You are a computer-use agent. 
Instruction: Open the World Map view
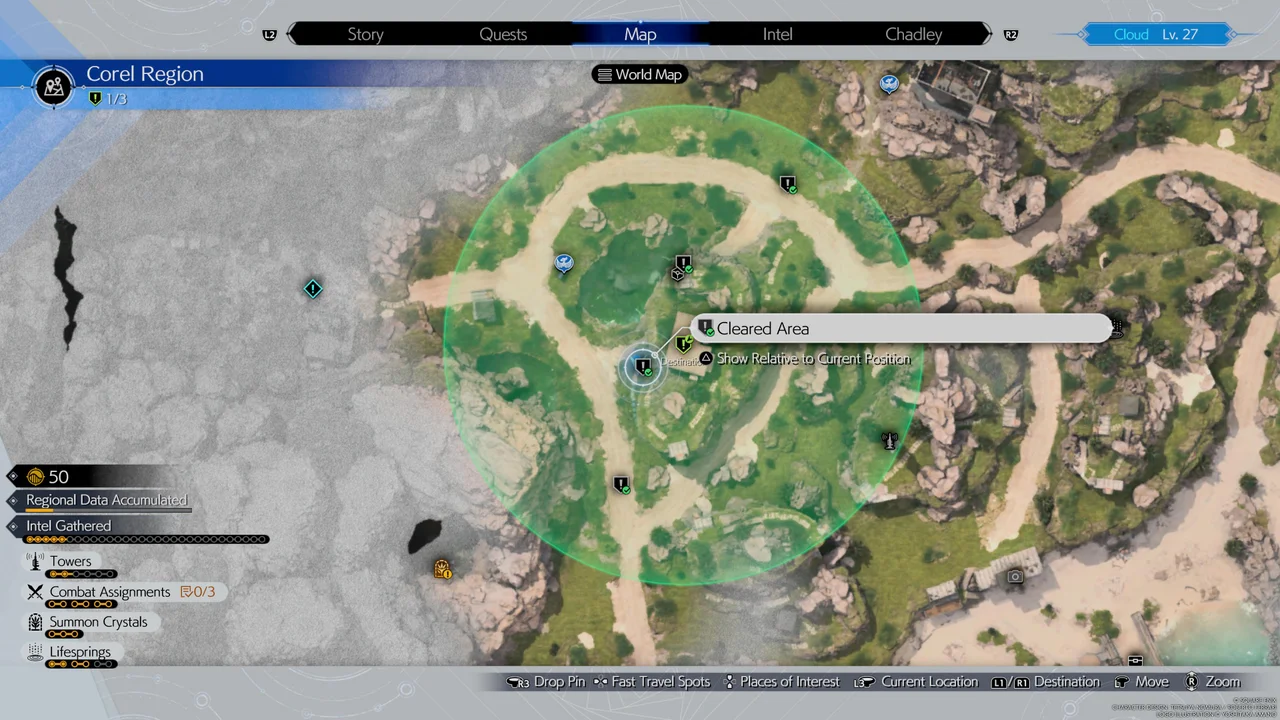click(x=639, y=74)
